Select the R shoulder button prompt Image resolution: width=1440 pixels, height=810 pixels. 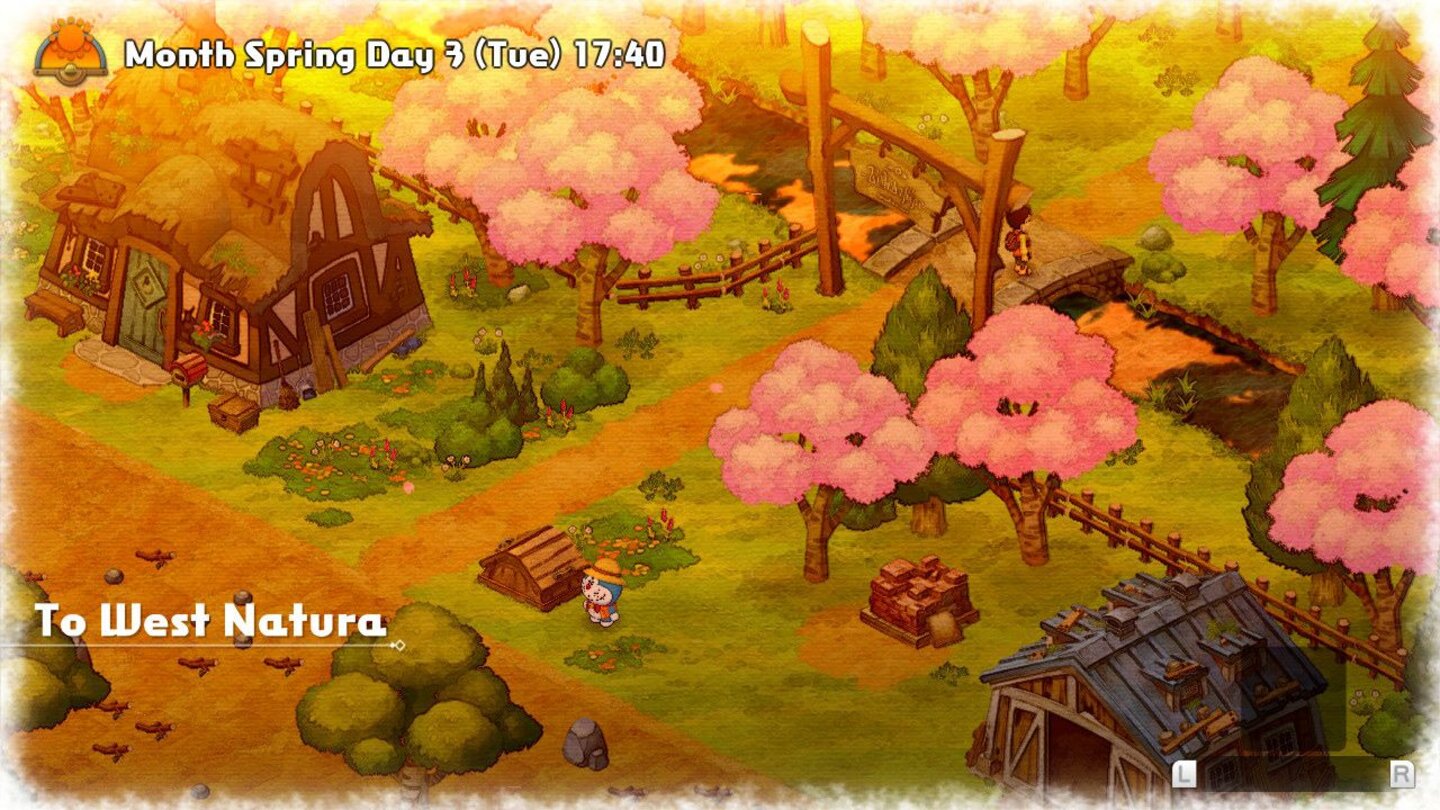(x=1400, y=774)
